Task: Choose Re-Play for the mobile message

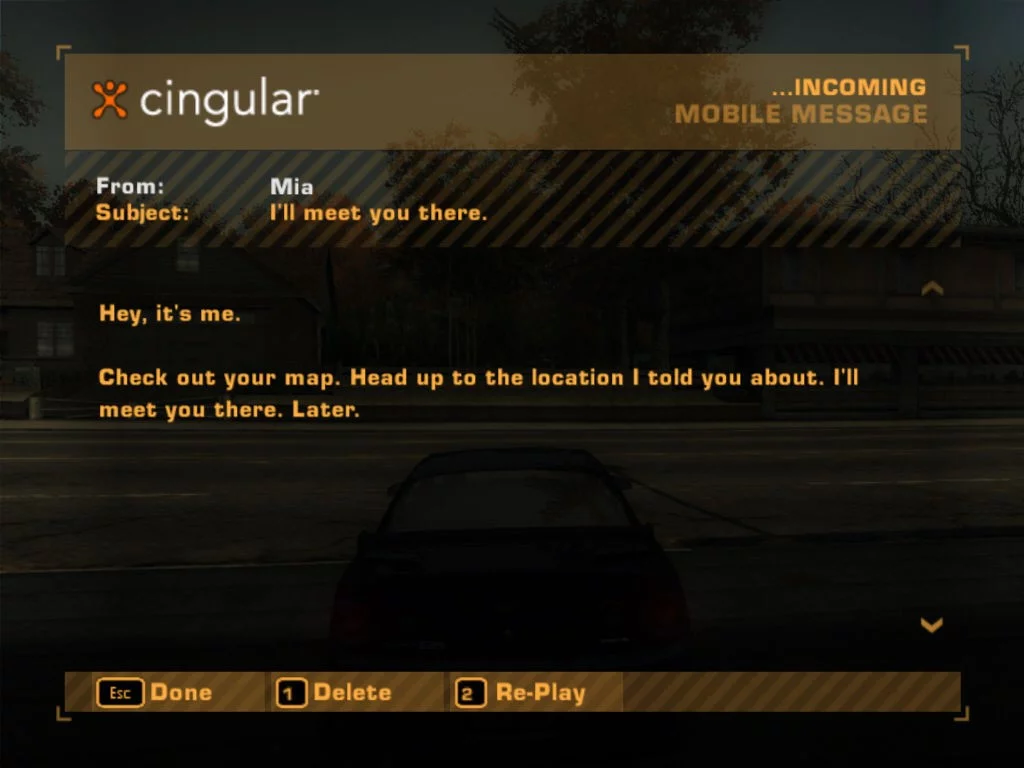Action: (521, 692)
